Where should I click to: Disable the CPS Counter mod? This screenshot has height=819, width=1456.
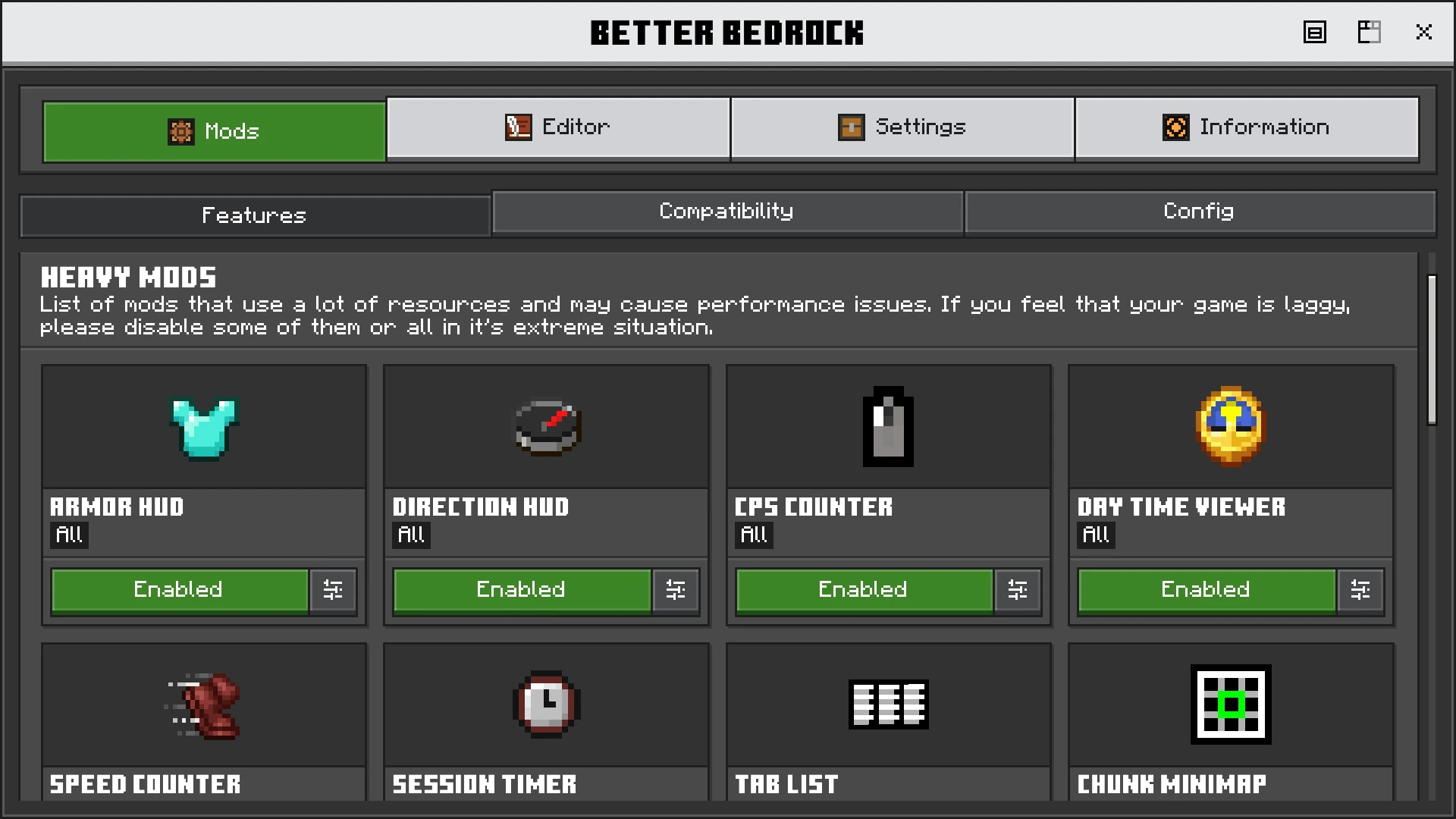[864, 590]
